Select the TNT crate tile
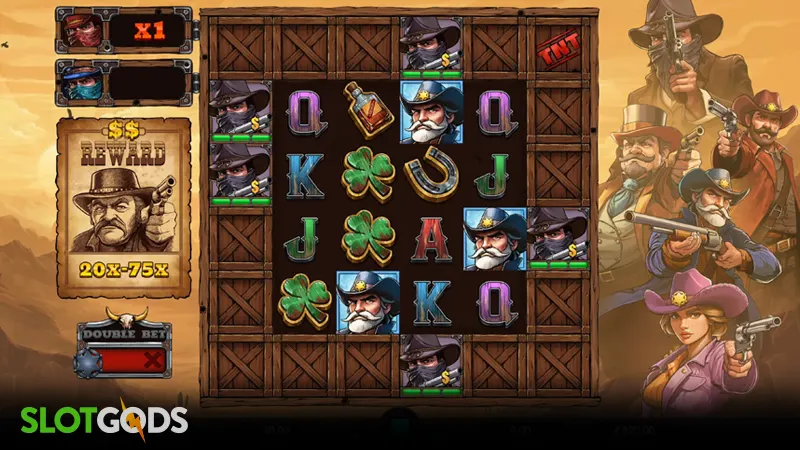 pos(557,48)
